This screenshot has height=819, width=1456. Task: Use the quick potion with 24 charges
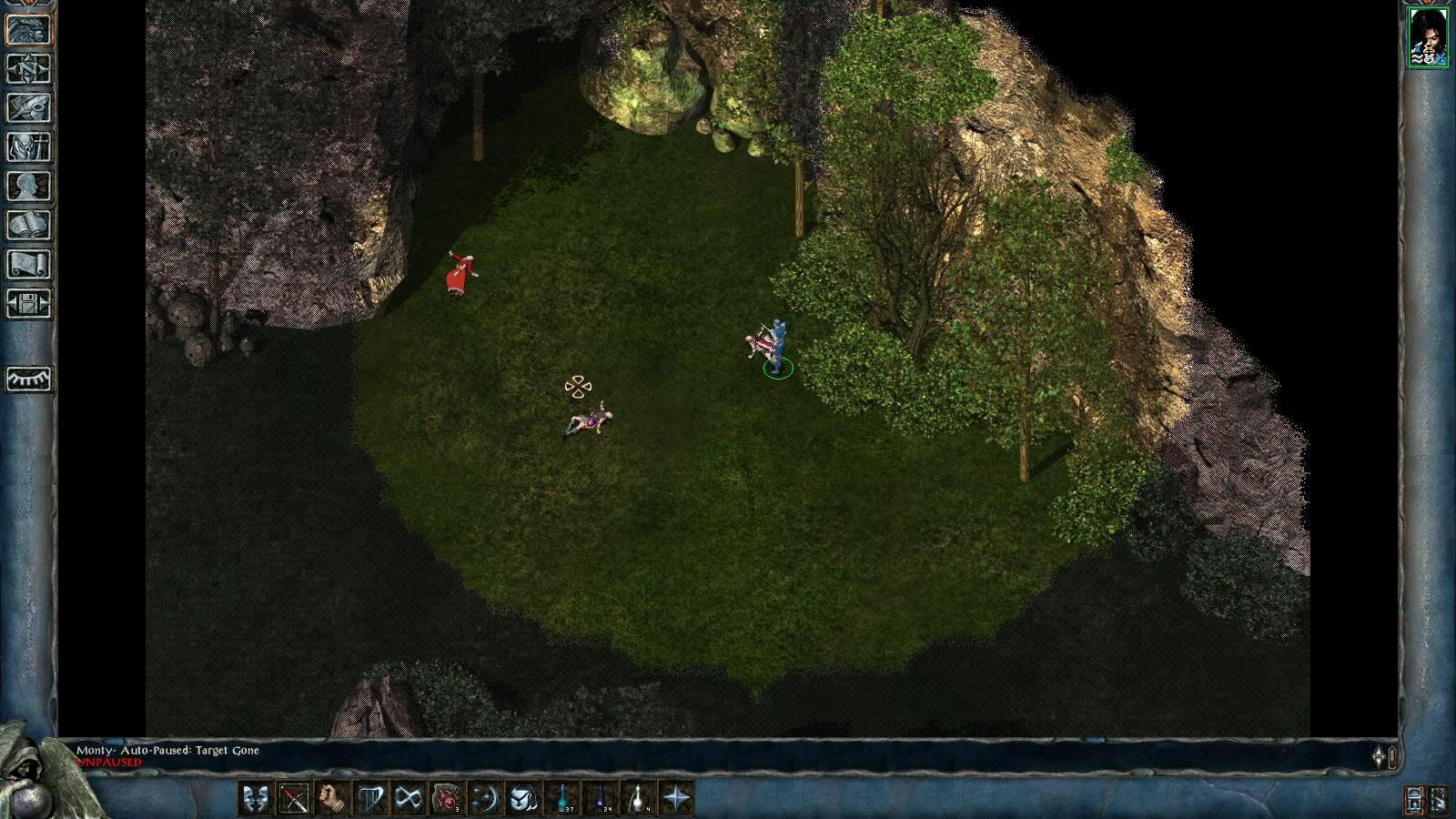tap(602, 798)
